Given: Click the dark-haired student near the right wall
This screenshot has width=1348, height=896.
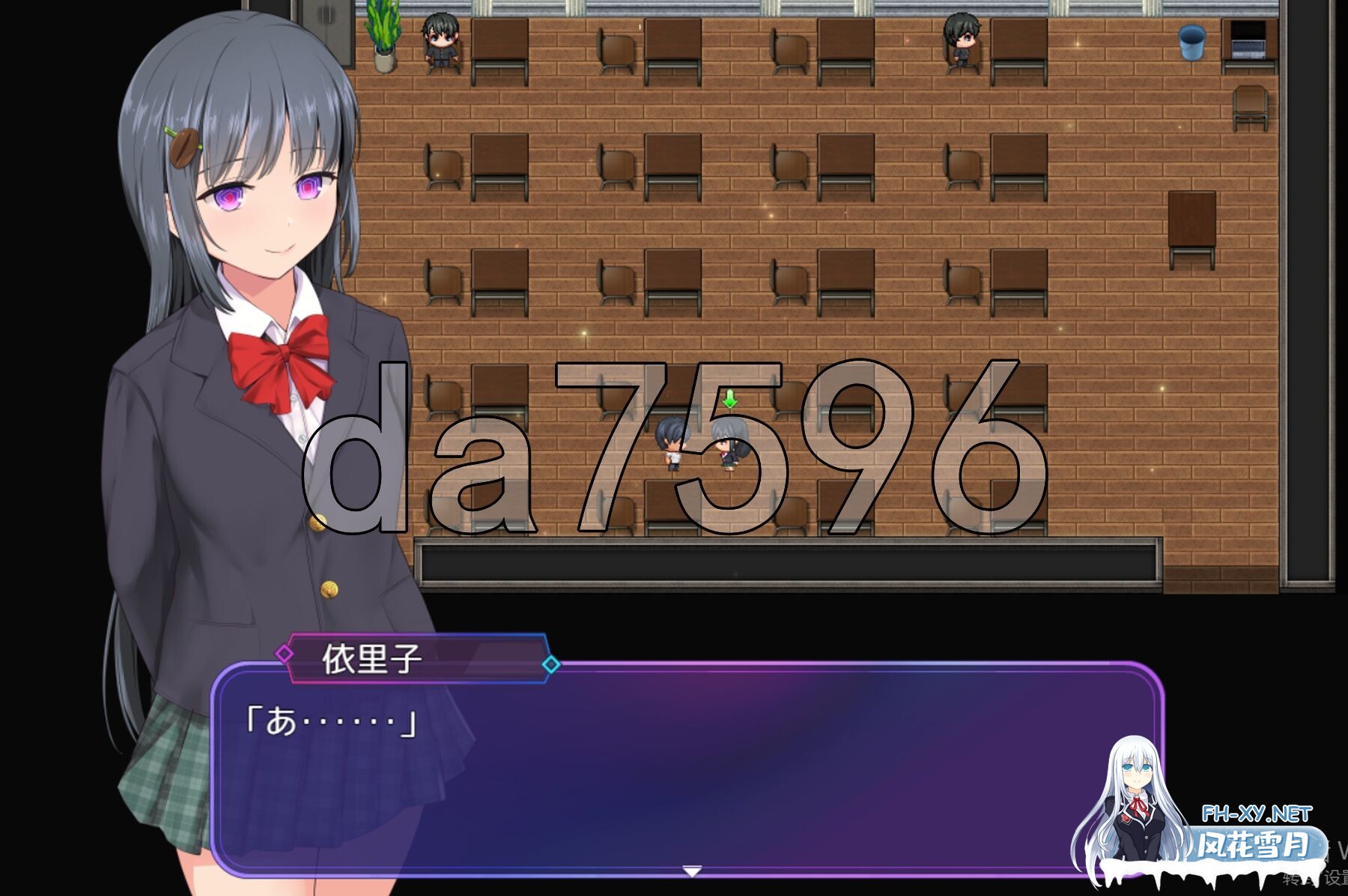Looking at the screenshot, I should (x=962, y=37).
